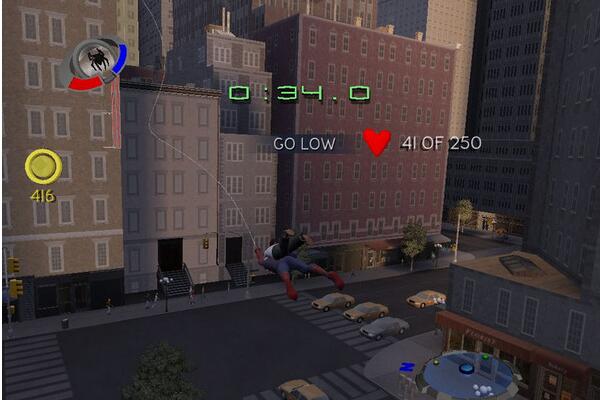Select the red heart objective icon
Screen dimensions: 600x400
[x=377, y=143]
